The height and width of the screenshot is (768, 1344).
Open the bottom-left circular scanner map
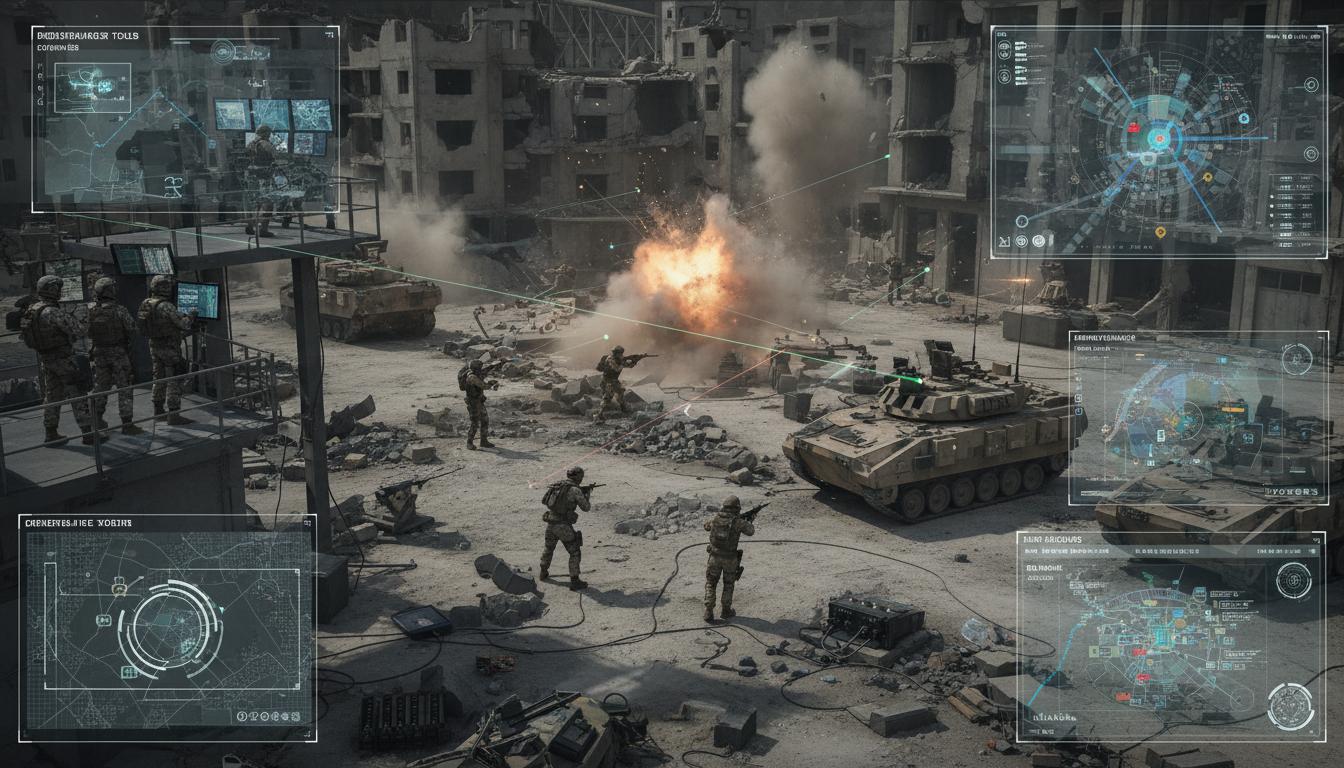(167, 624)
